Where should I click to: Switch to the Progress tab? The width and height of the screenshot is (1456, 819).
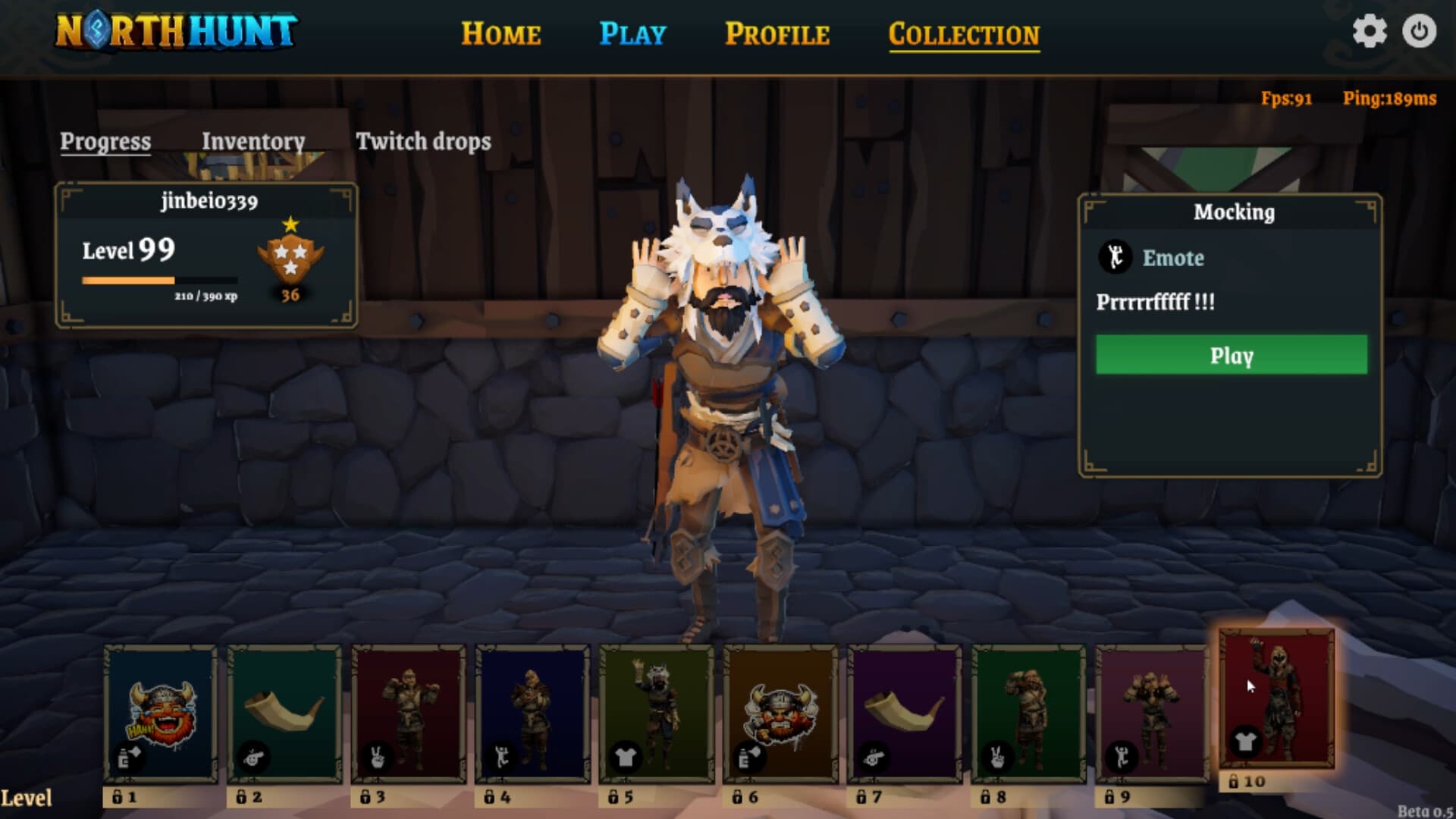click(x=105, y=142)
